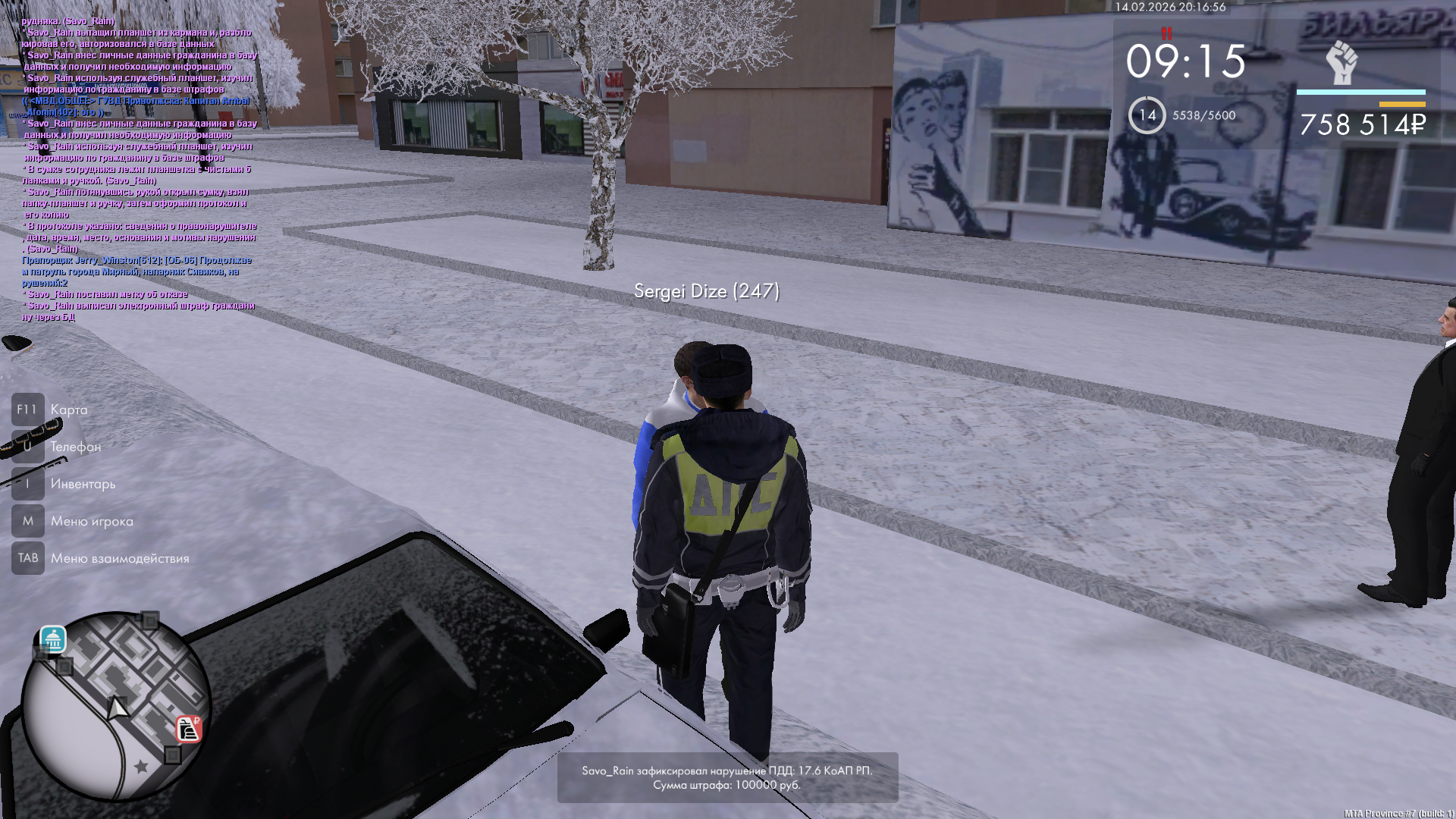Image resolution: width=1456 pixels, height=819 pixels.
Task: Click the circular minimap
Action: coord(115,706)
